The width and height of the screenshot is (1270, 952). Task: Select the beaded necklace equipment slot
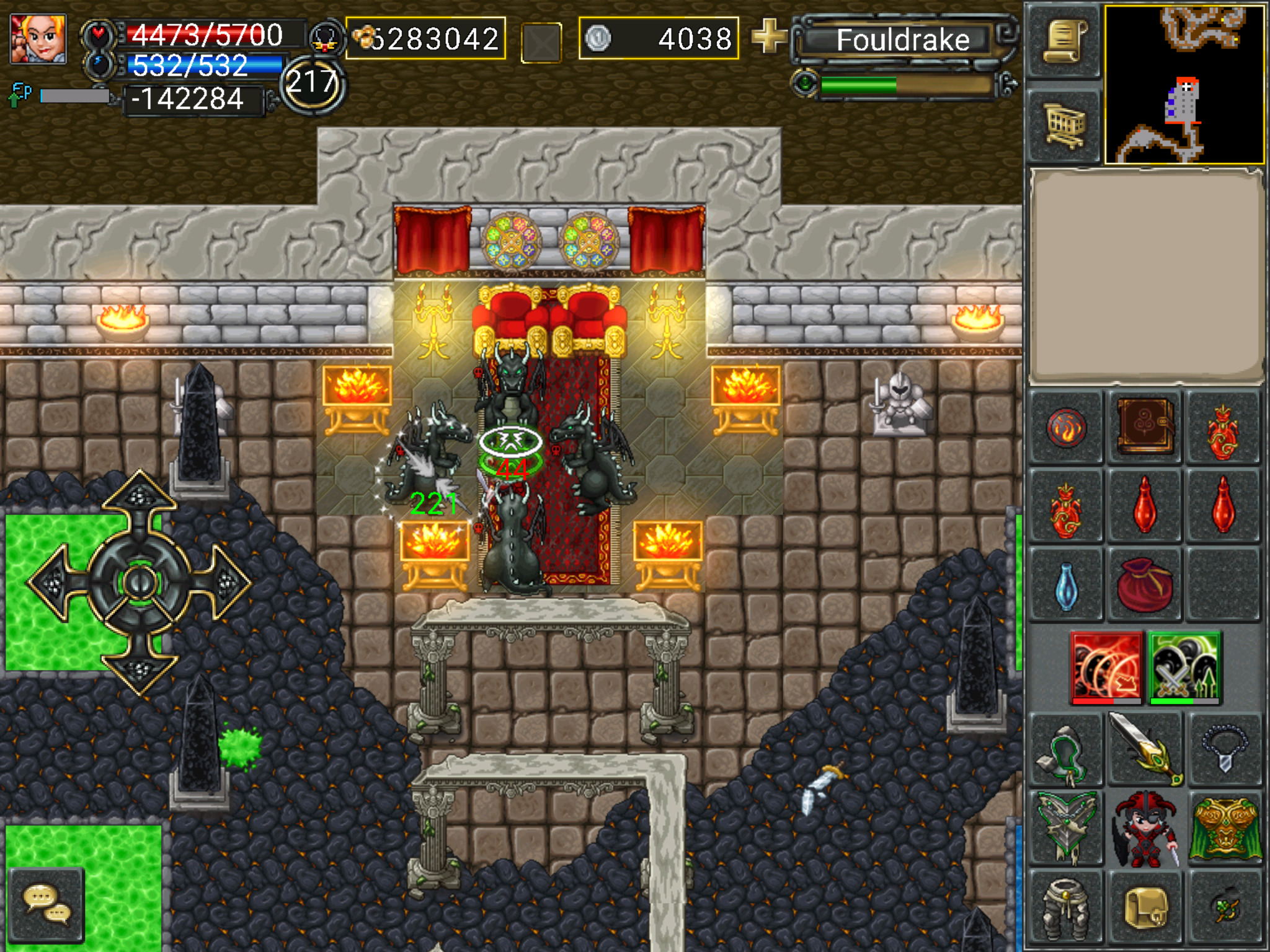[x=1223, y=748]
